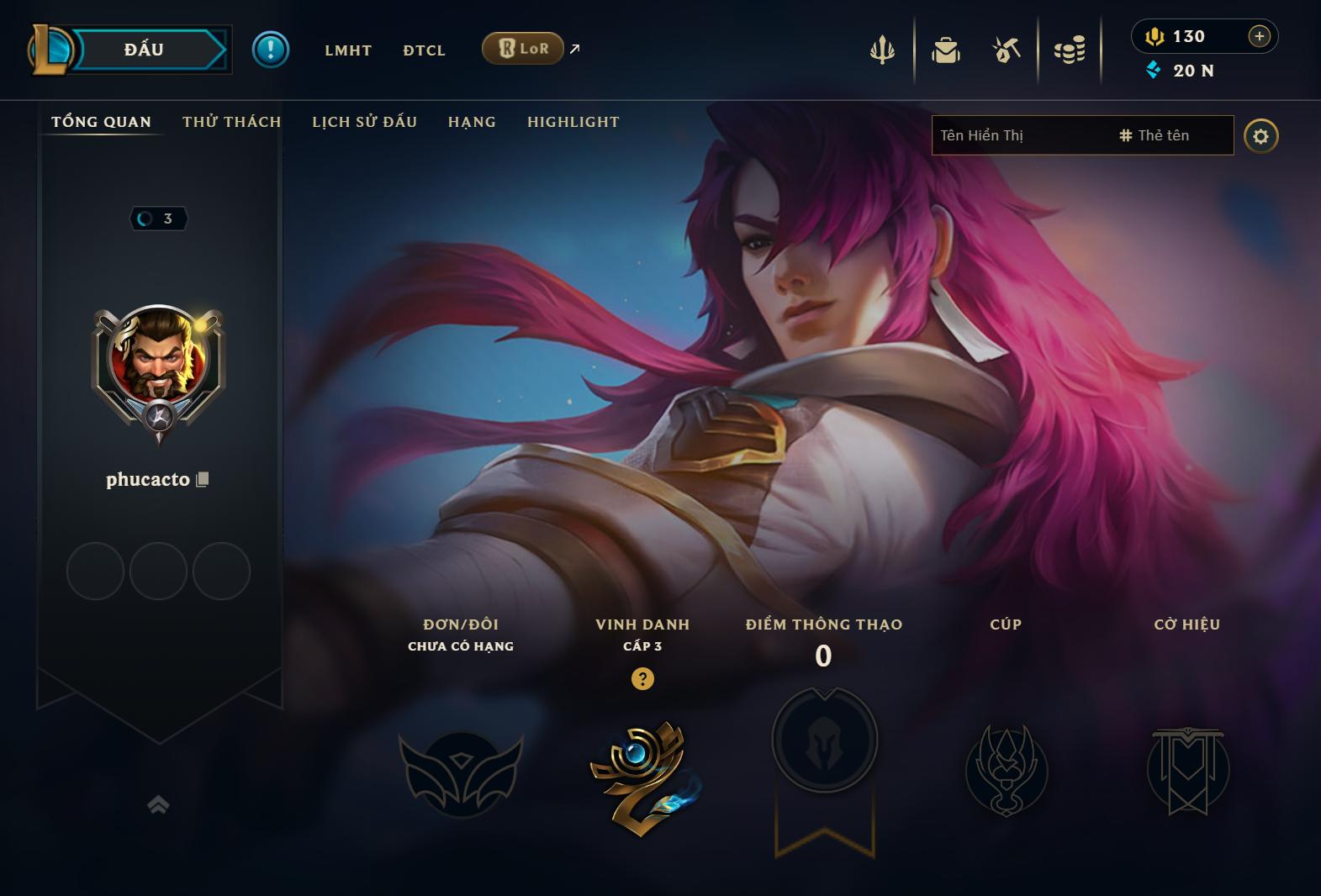Go to the HẠNG tab

point(472,122)
